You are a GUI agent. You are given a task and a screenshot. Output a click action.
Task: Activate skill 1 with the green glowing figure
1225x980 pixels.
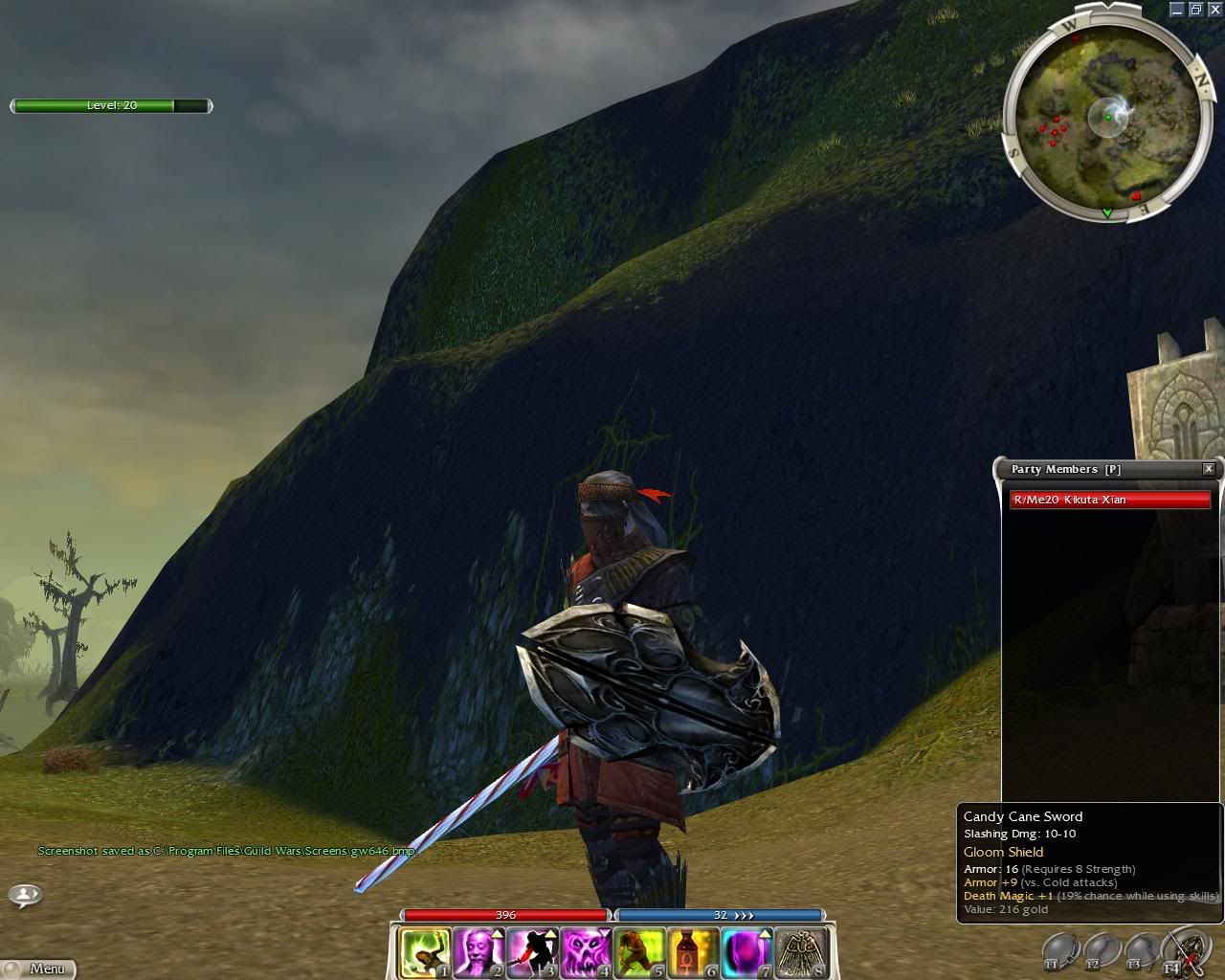[425, 952]
